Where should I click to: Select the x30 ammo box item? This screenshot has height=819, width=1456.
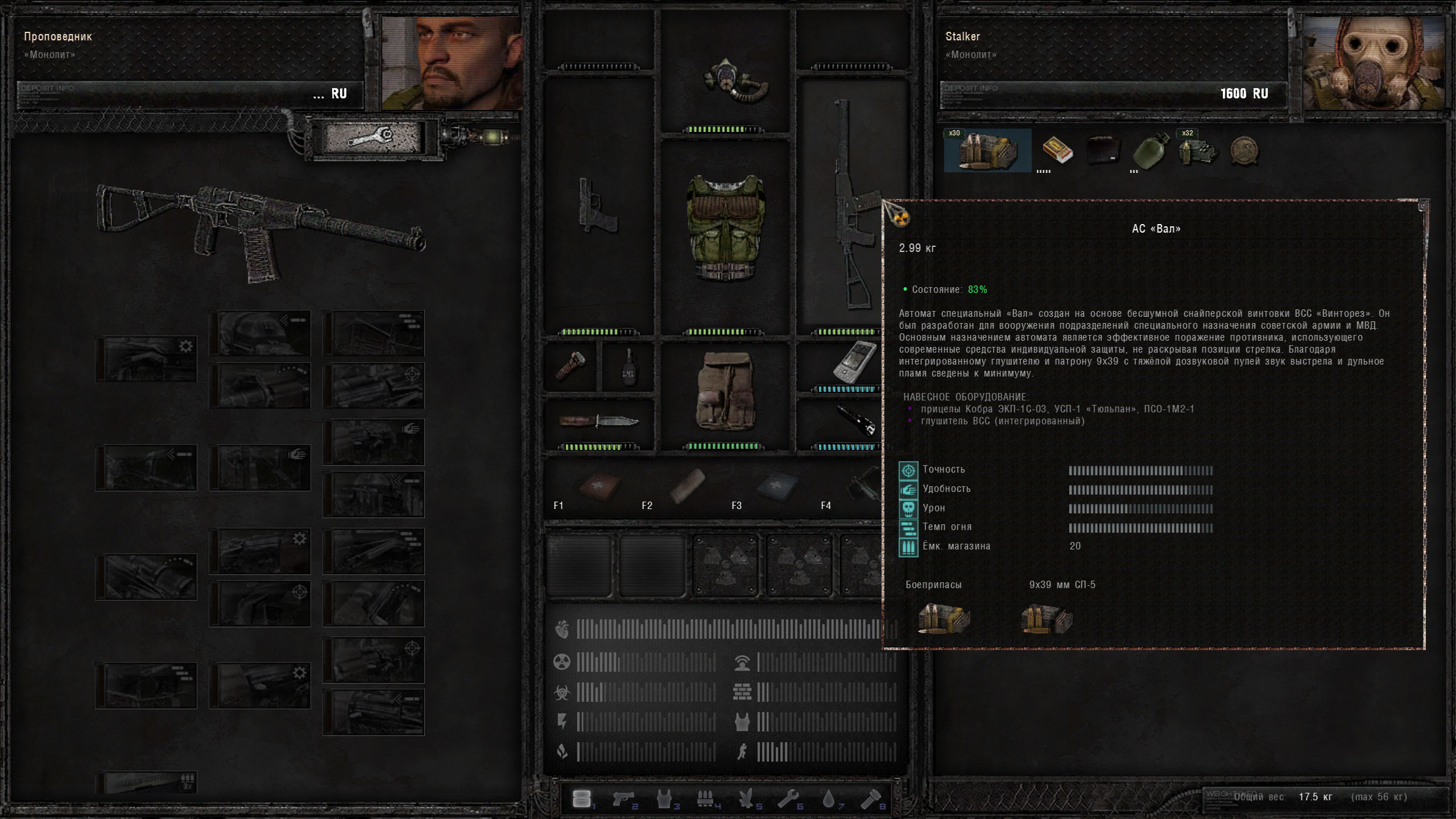987,151
